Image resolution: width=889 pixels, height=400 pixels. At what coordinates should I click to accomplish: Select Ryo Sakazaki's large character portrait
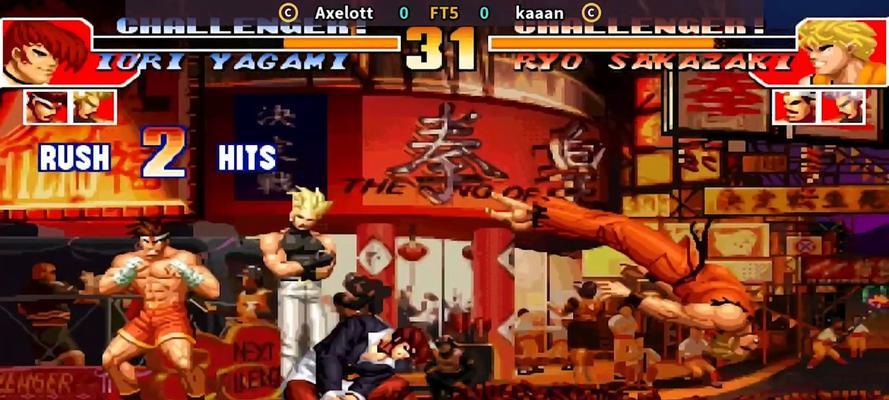point(842,52)
